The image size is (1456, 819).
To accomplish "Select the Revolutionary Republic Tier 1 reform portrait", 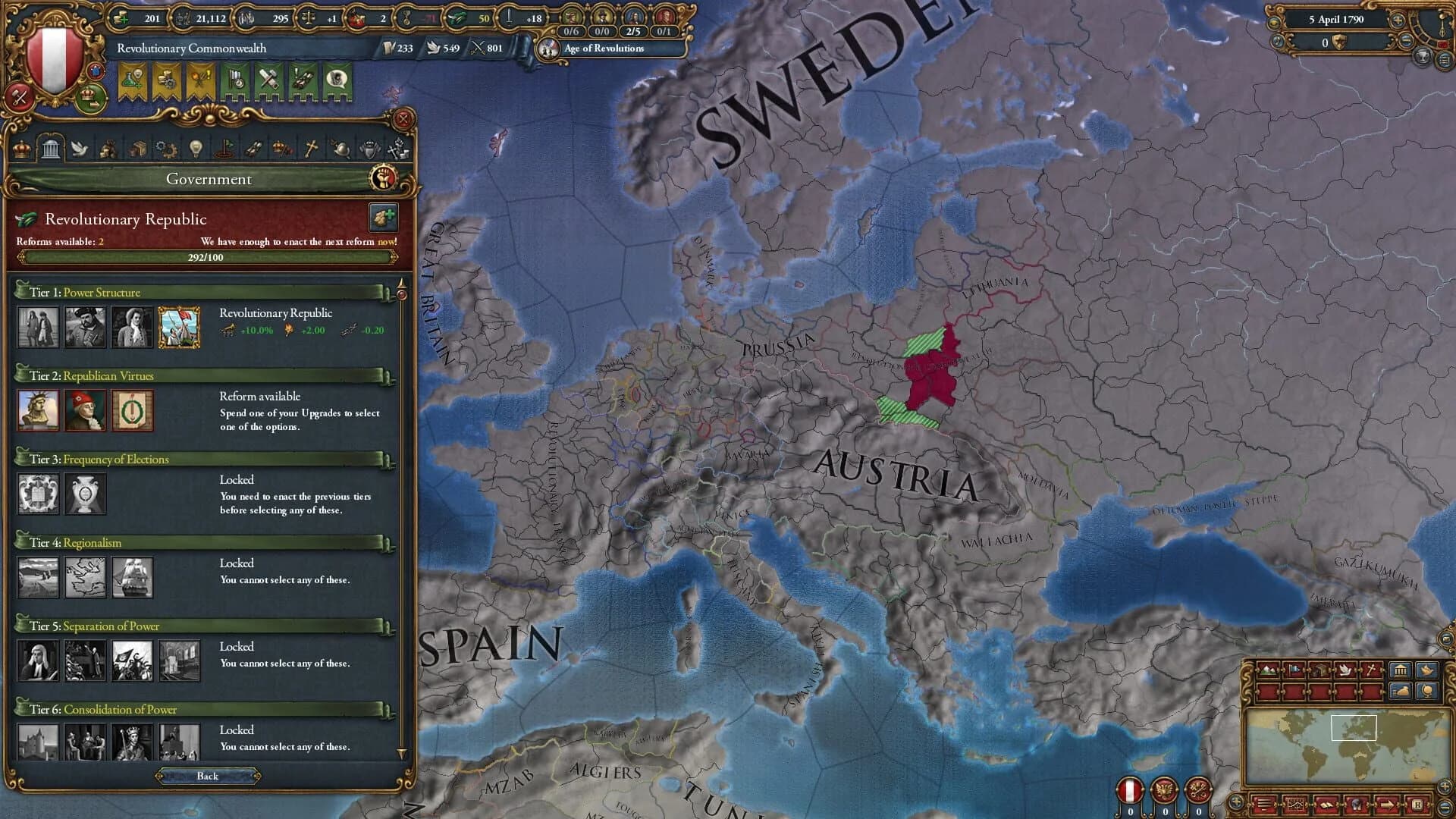I will [180, 328].
